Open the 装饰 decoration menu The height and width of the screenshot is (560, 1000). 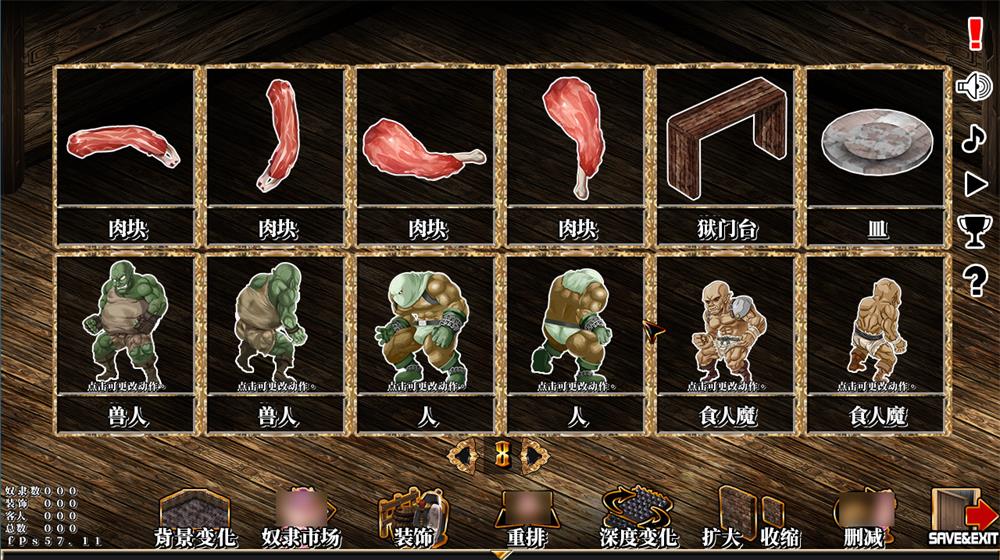[411, 520]
